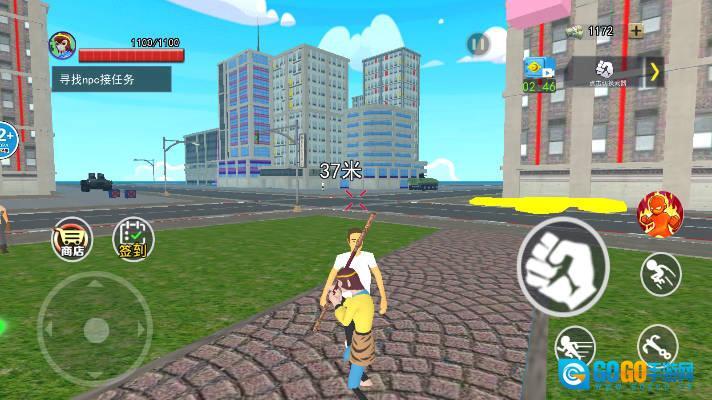Open the player avatar portrait
This screenshot has width=712, height=400.
62,45
